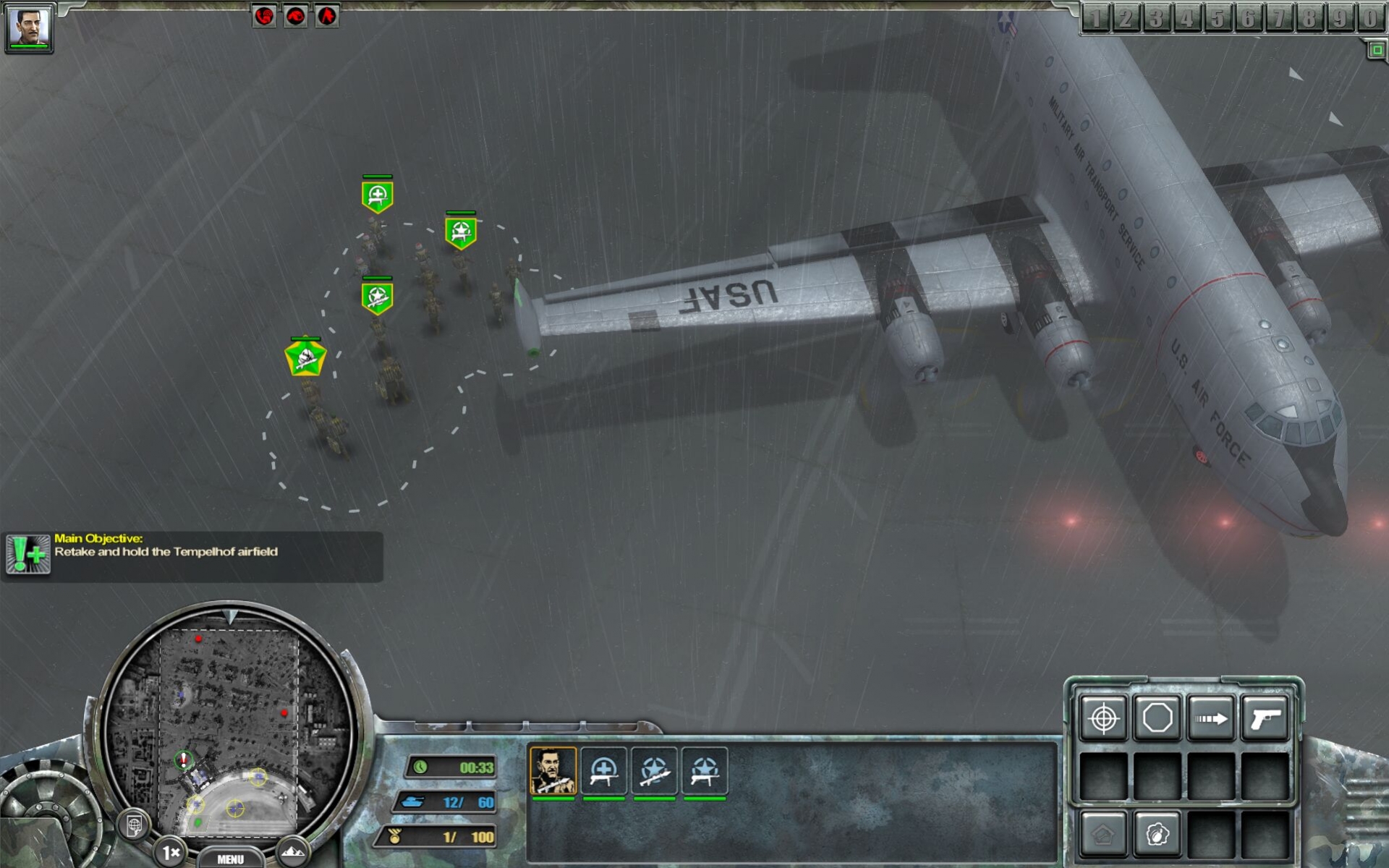Toggle the globe overview mode
Viewport: 1389px width, 868px height.
click(135, 825)
